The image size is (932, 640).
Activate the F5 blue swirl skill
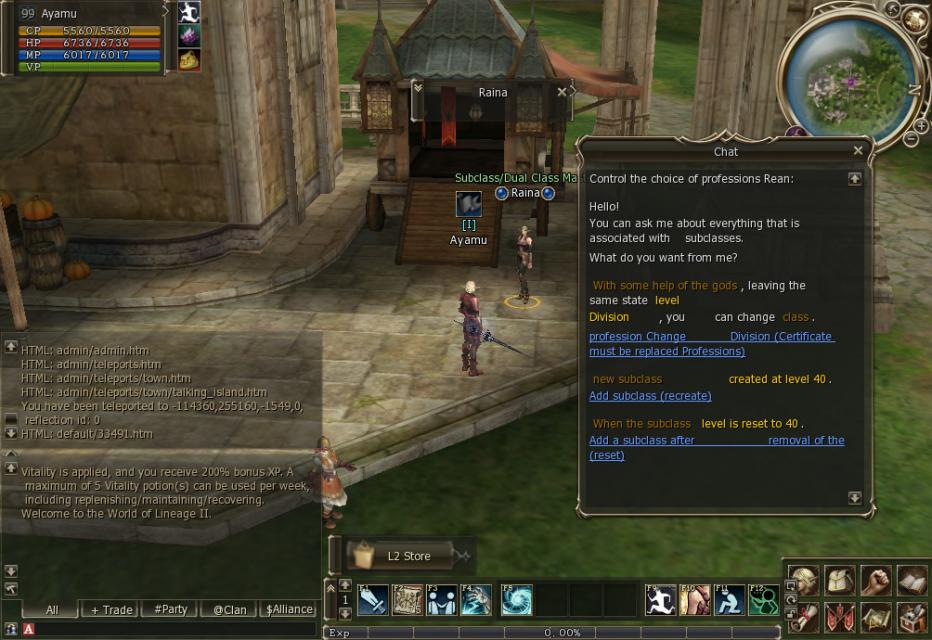click(x=516, y=600)
